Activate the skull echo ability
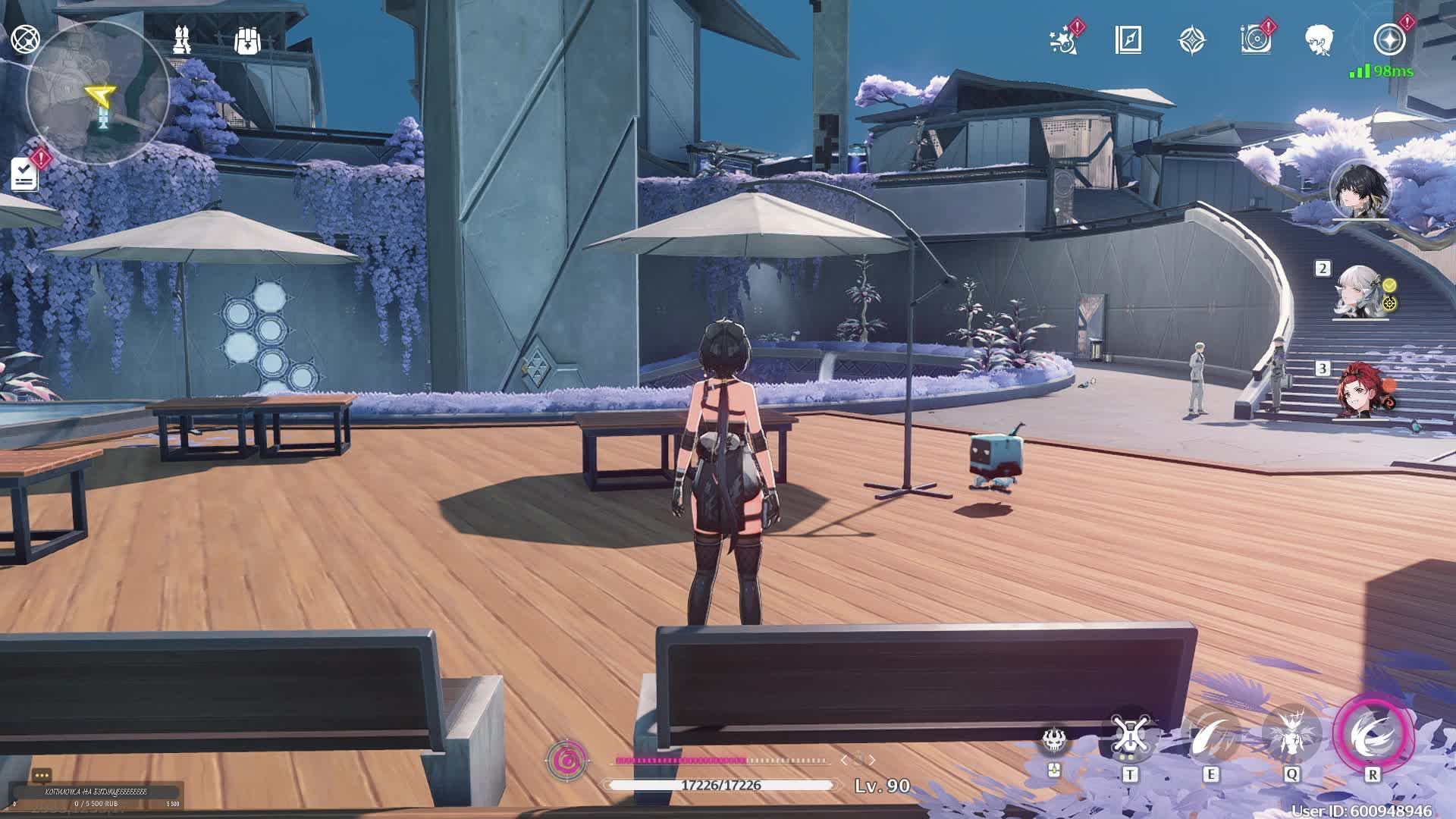Viewport: 1456px width, 819px height. click(x=1053, y=739)
